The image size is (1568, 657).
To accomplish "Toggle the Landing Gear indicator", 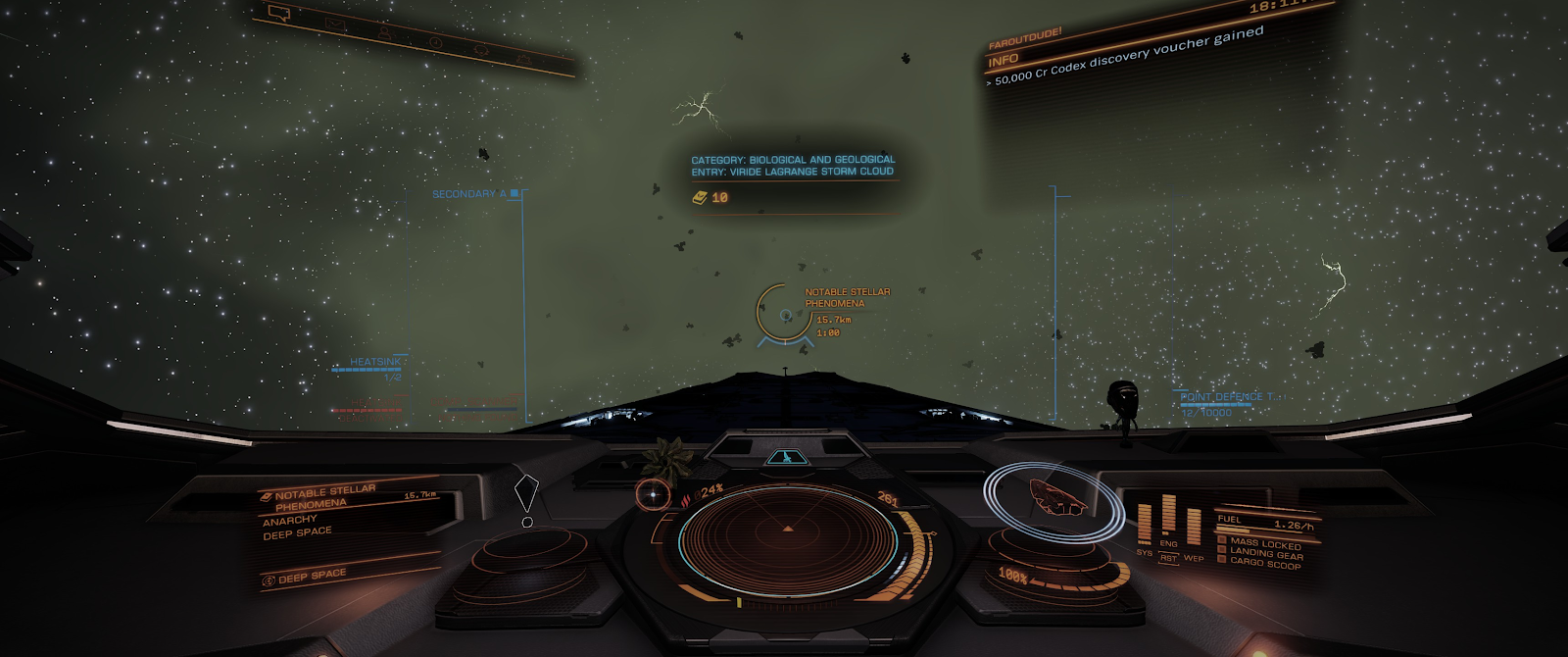I will tap(1264, 554).
